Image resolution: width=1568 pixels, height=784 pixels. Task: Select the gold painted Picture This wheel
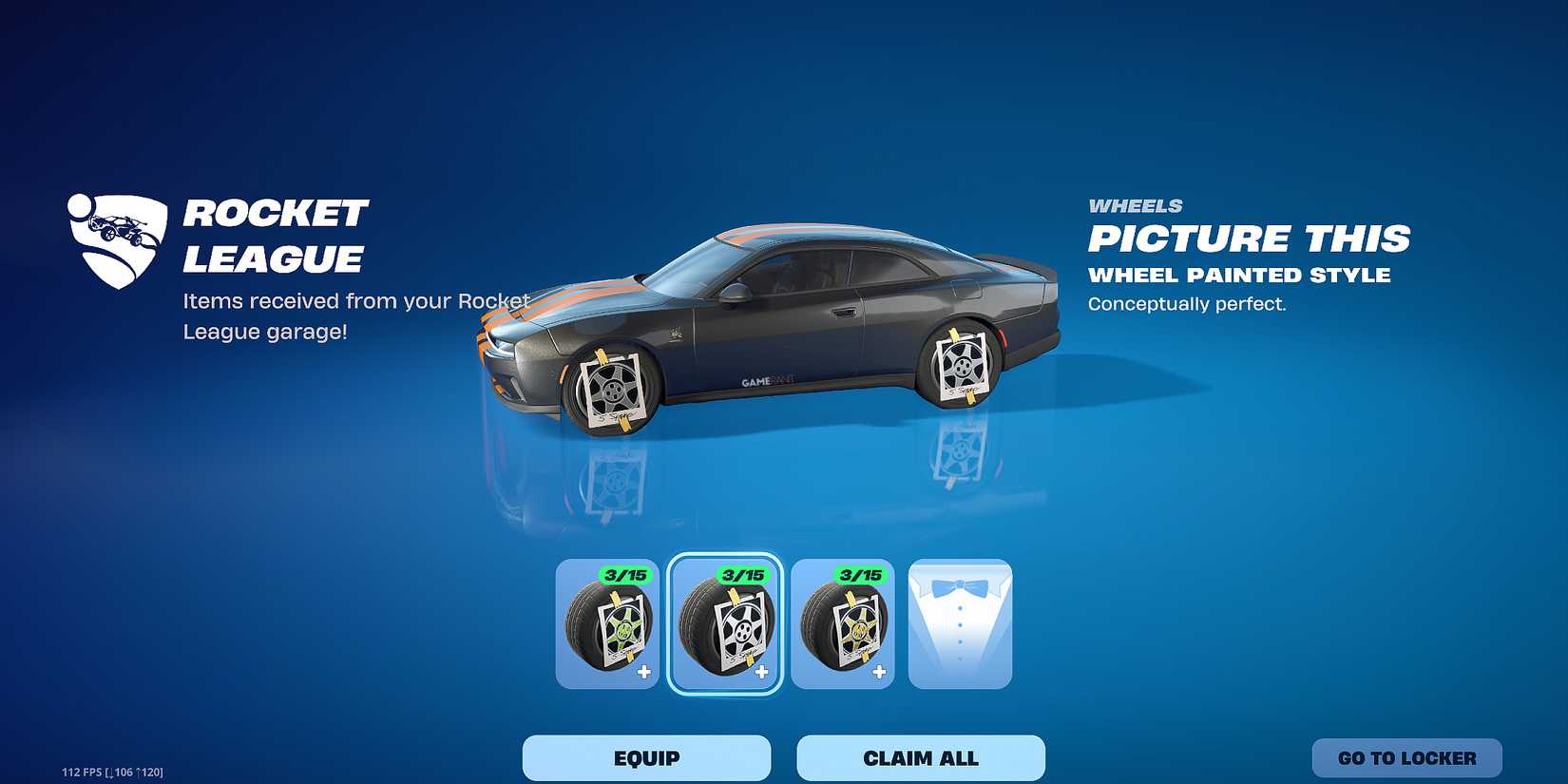843,625
